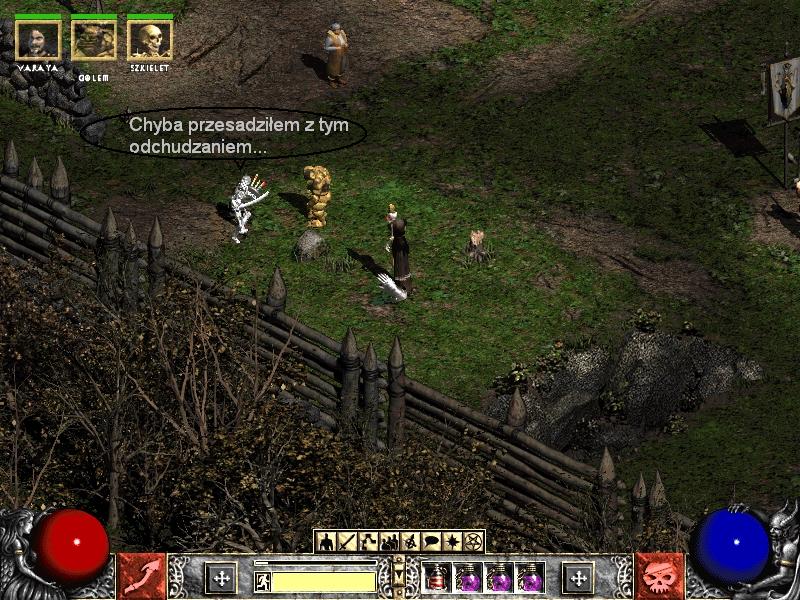Viewport: 800px width, 600px height.
Task: Use the red potion in the belt
Action: pyautogui.click(x=437, y=578)
